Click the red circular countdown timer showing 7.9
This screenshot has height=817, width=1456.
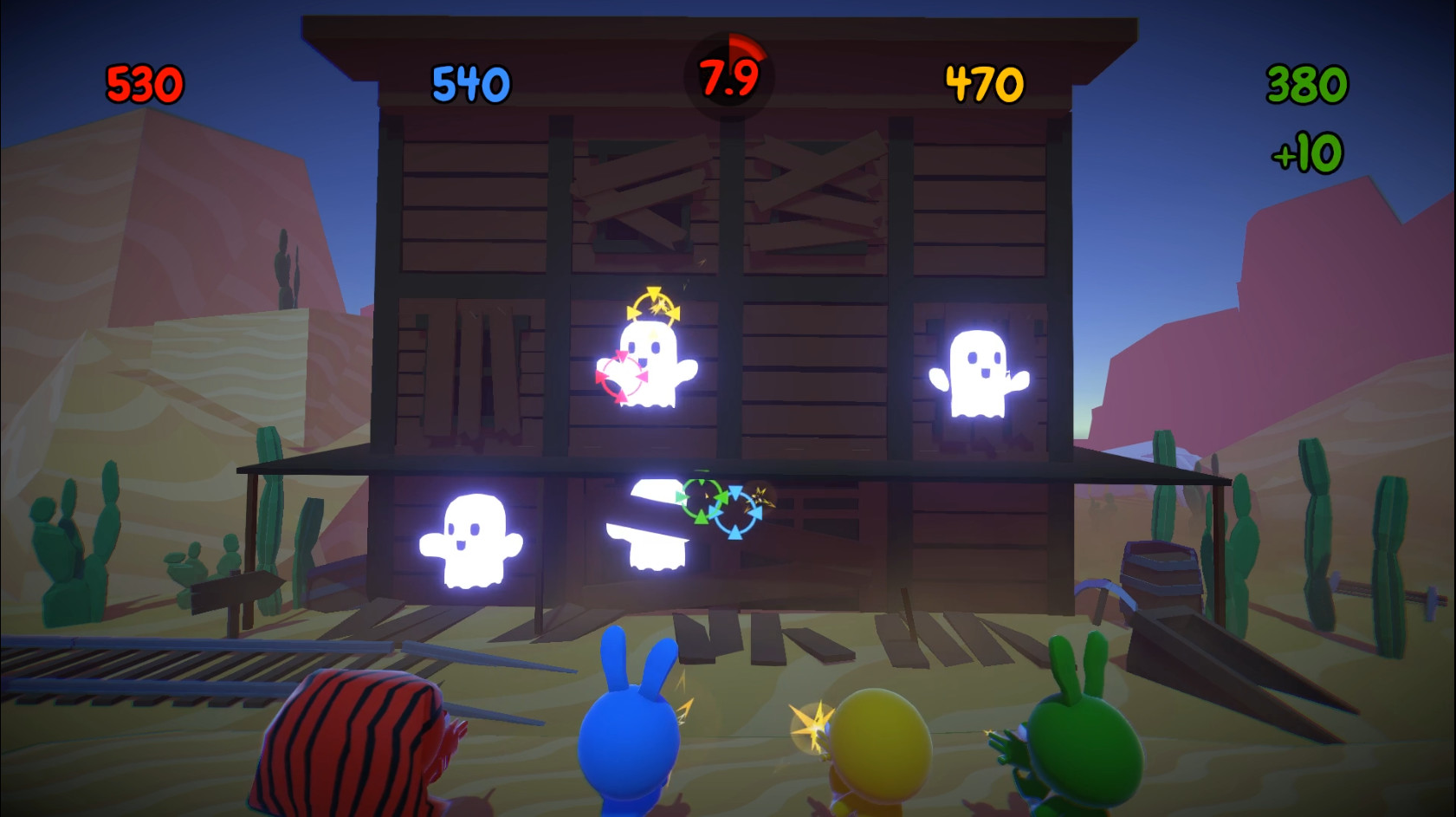tap(728, 71)
